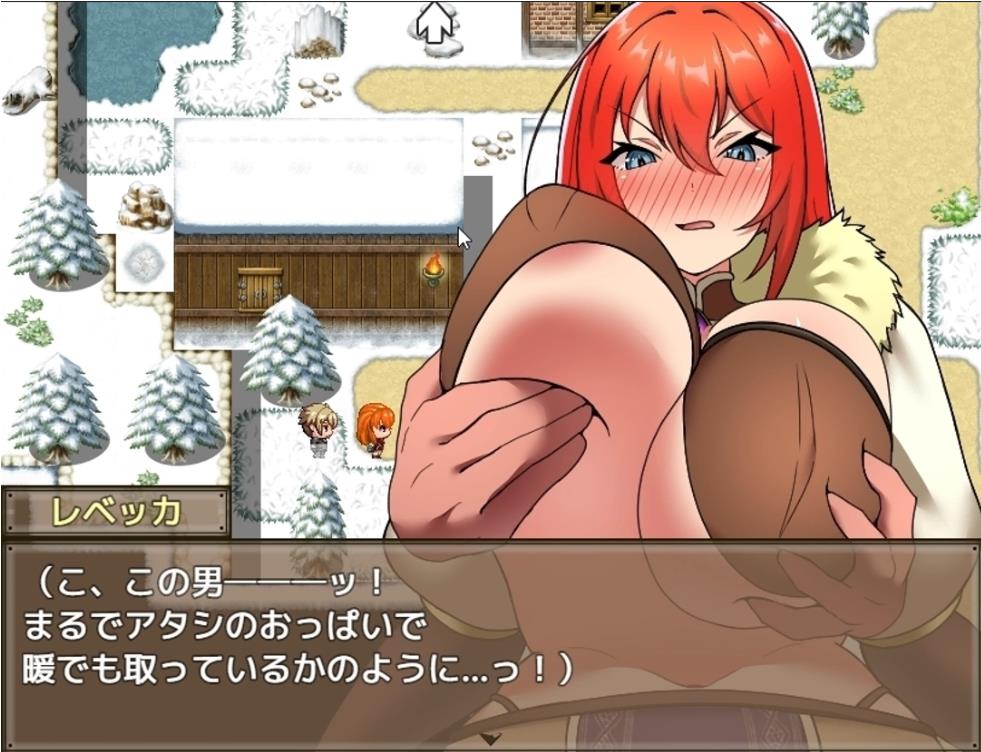Click the dialogue continue arrow indicator
981x752 pixels.
(490, 738)
